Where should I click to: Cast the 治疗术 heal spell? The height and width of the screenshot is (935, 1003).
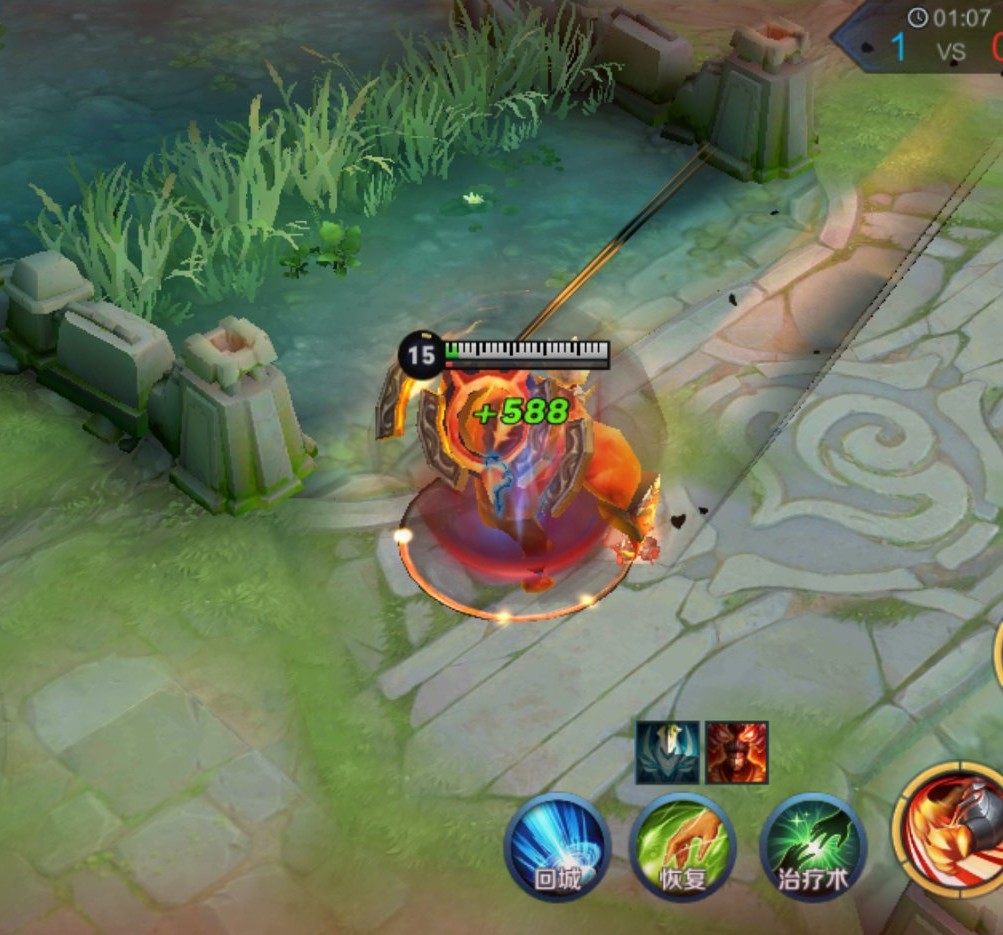point(812,845)
